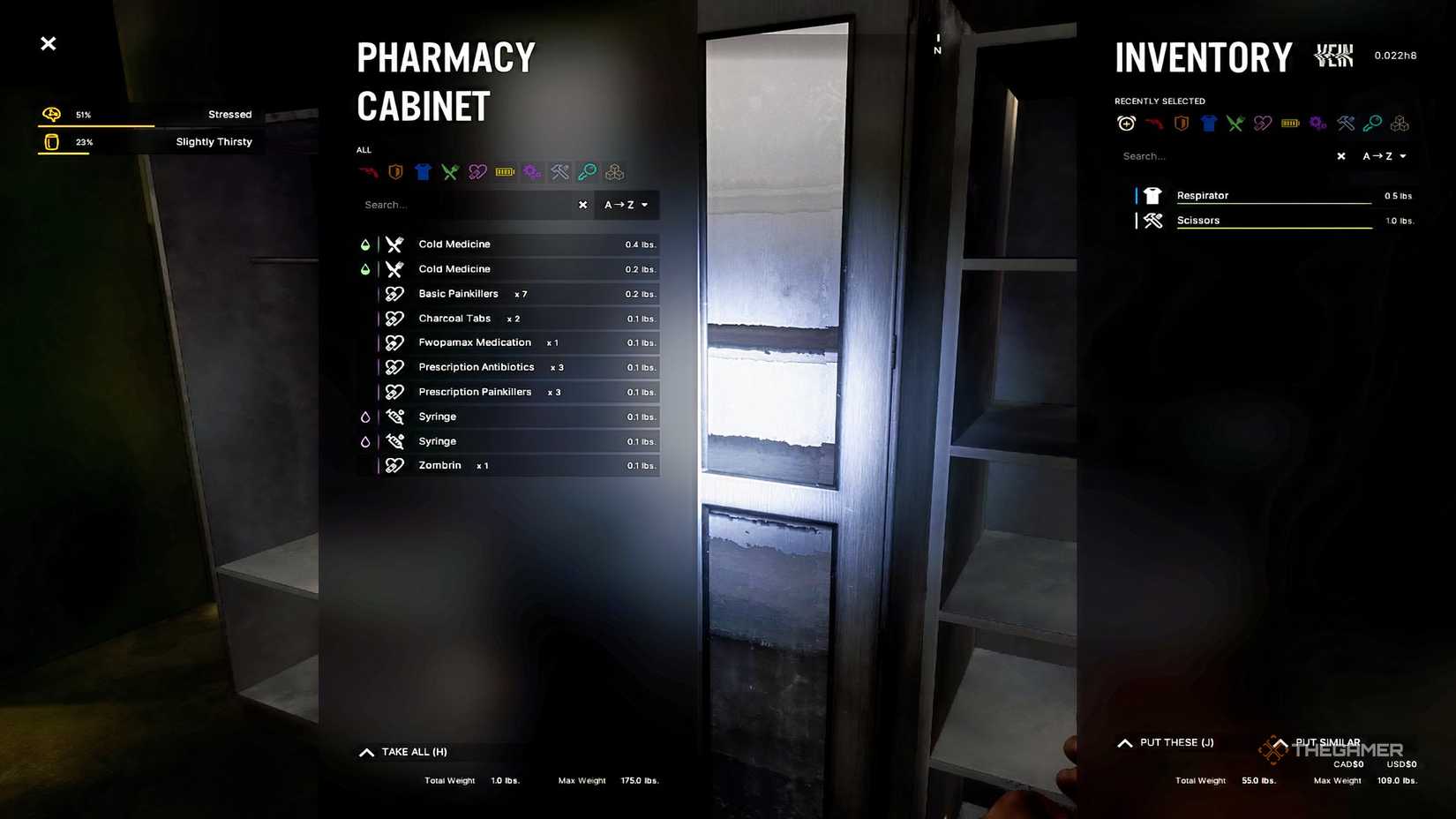Select the keys filter in the inventory panel
Image resolution: width=1456 pixels, height=819 pixels.
tap(1372, 123)
